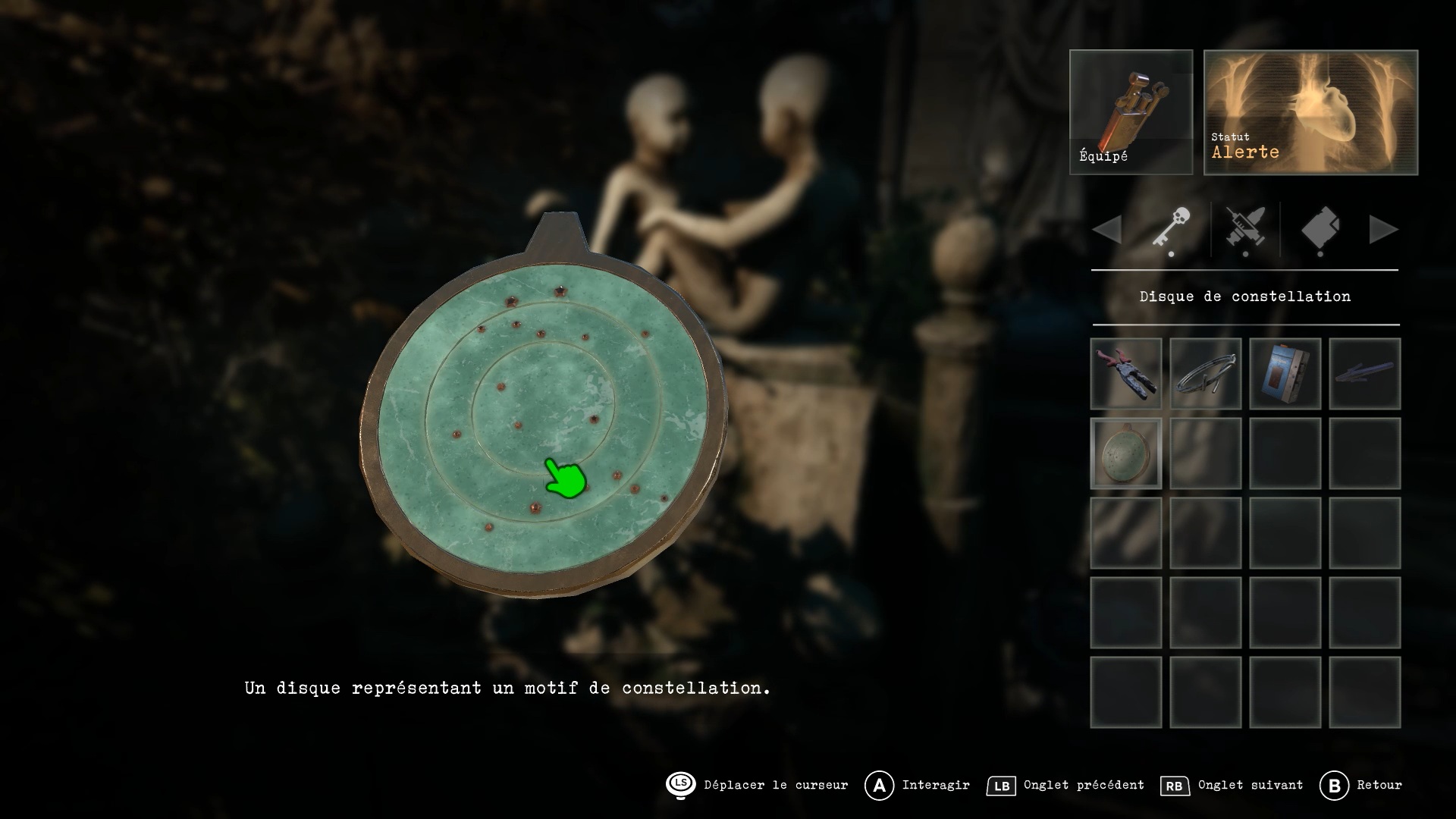Switch to the skull key items tab
This screenshot has width=1456, height=819.
[1172, 229]
